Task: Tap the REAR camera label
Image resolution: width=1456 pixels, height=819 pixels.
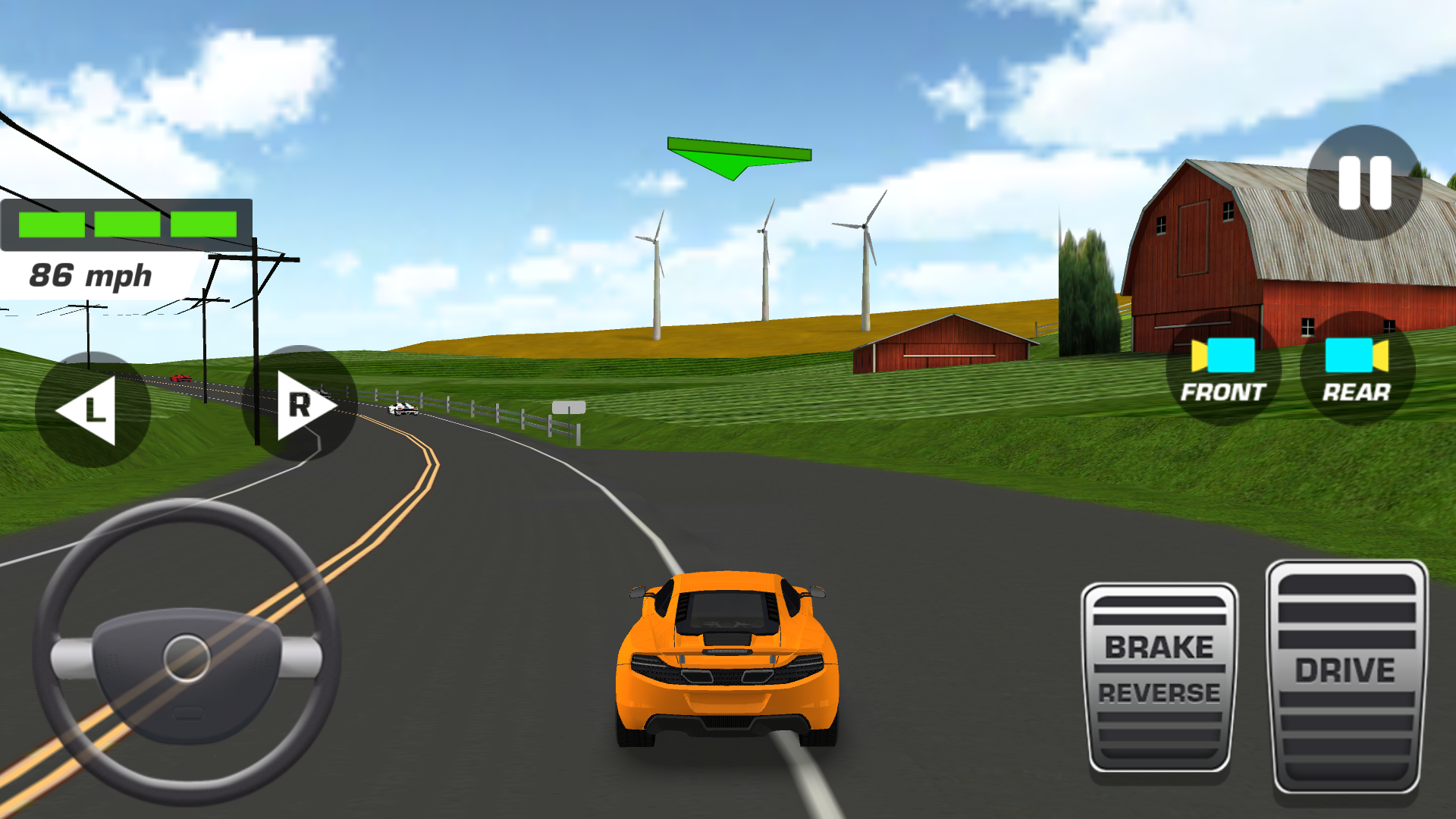Action: [x=1356, y=394]
